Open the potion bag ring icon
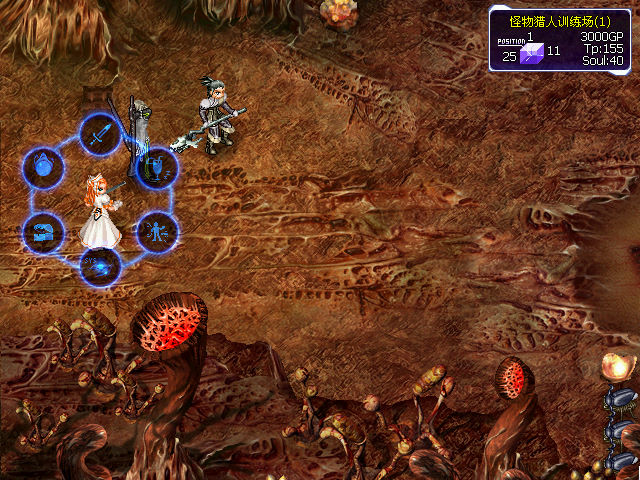This screenshot has width=640, height=480. coord(43,166)
